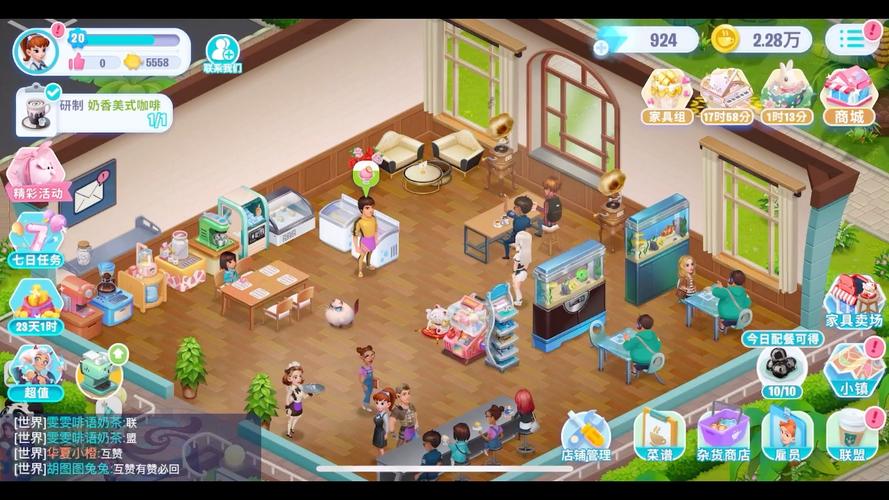889x500 pixels.
Task: Open the 23天1时 treasure event icon
Action: (x=36, y=305)
